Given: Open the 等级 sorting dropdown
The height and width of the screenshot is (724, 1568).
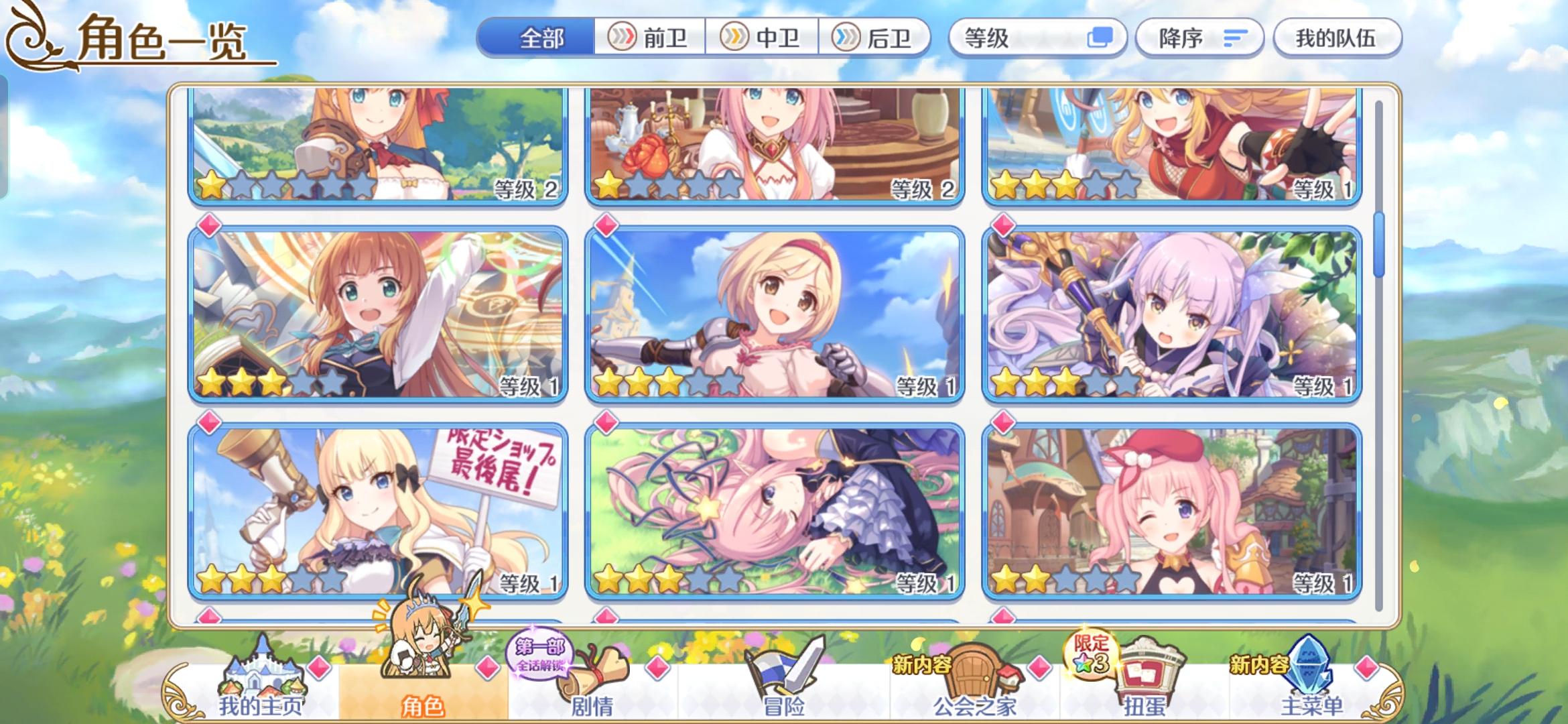Looking at the screenshot, I should 1005,38.
